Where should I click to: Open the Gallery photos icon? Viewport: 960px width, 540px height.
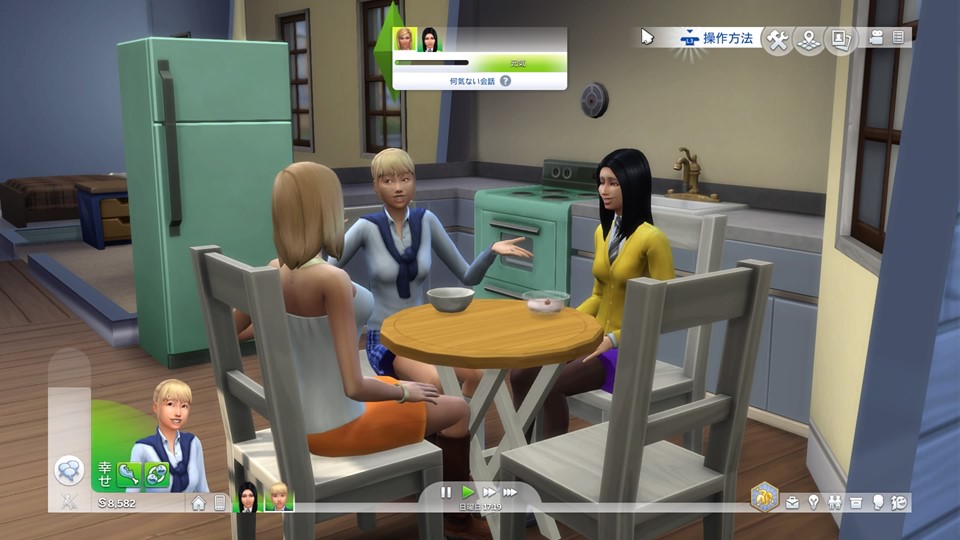[x=838, y=39]
